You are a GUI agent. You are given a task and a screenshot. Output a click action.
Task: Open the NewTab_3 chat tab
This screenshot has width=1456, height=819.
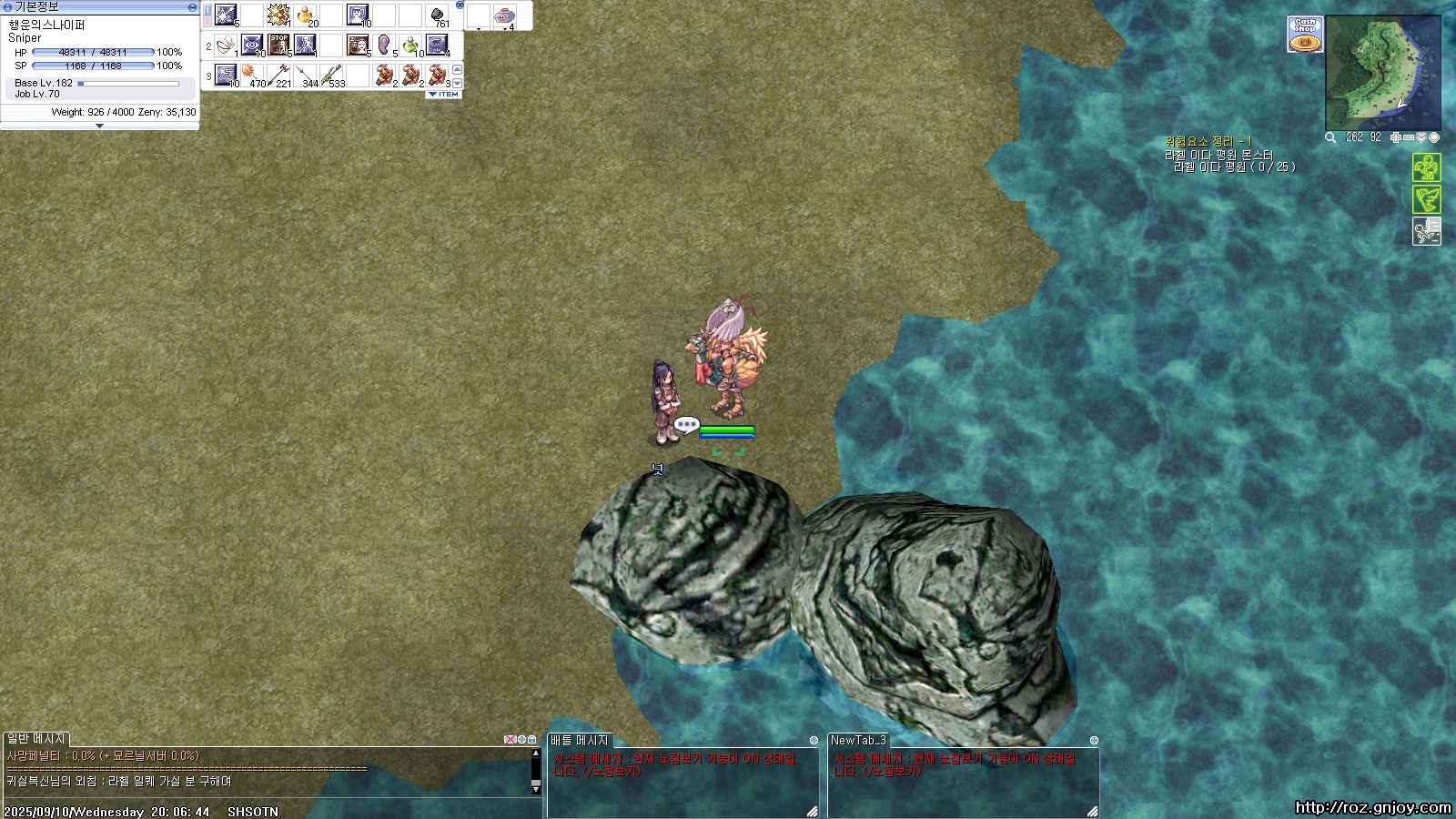click(857, 741)
